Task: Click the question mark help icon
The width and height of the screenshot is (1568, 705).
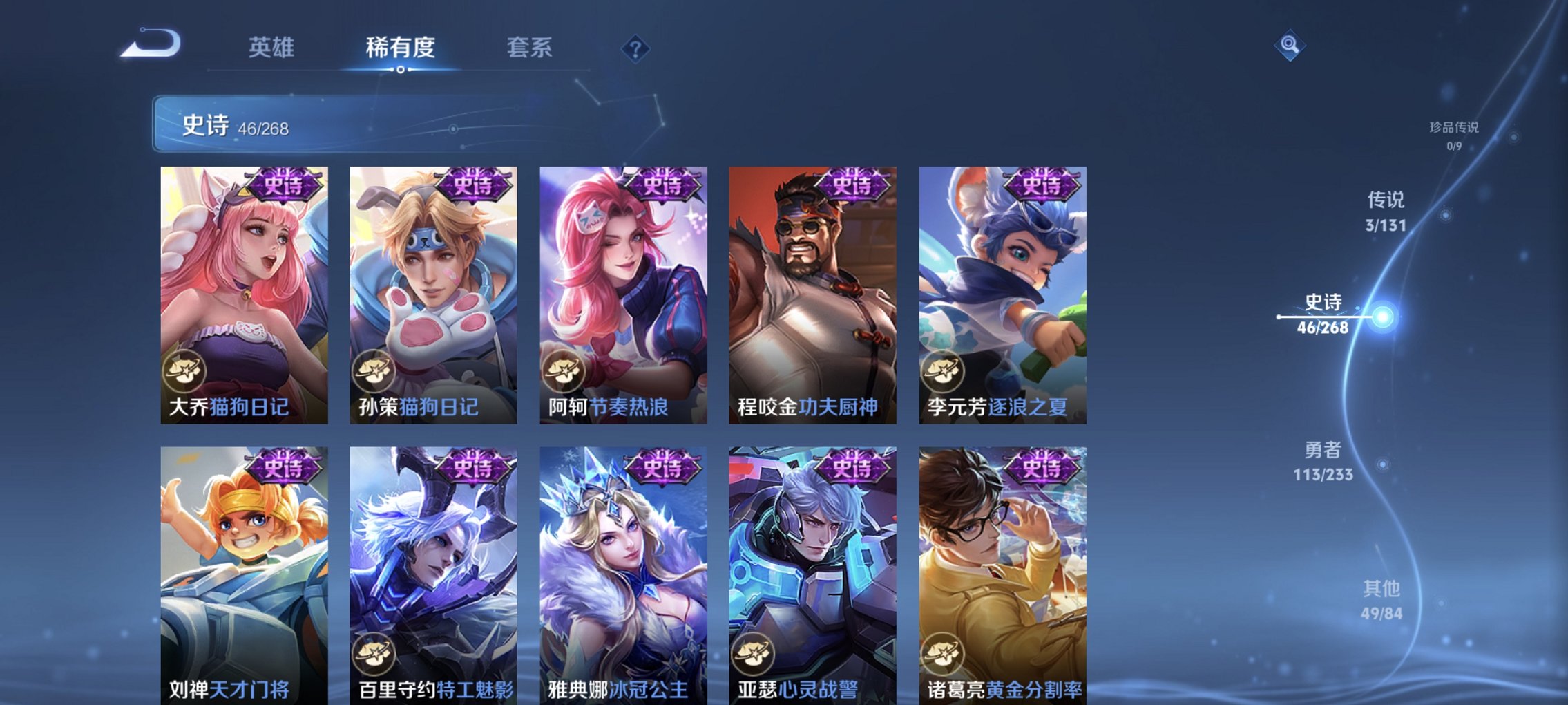Action: pyautogui.click(x=636, y=48)
